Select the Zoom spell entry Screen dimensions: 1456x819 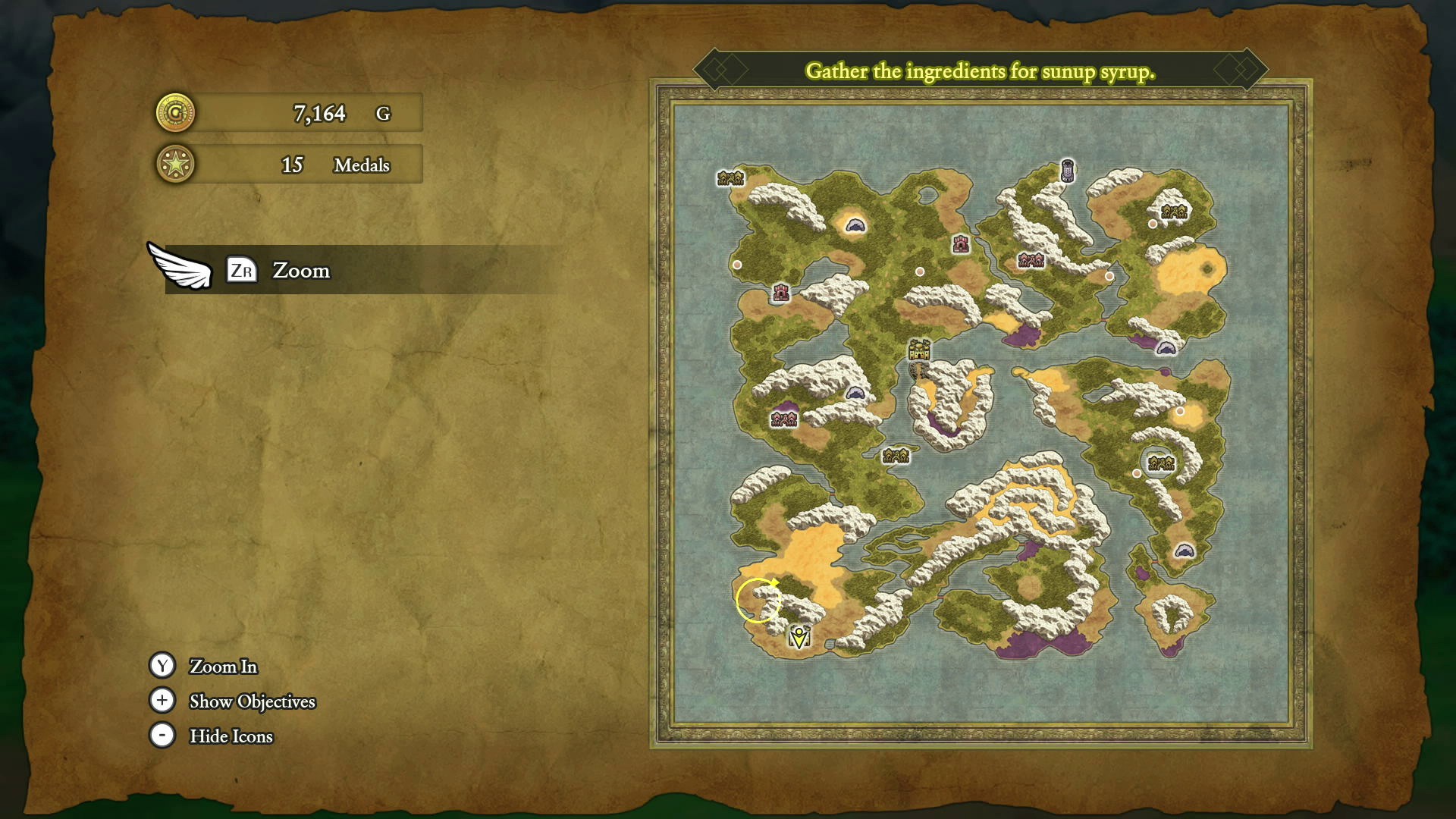pyautogui.click(x=300, y=271)
